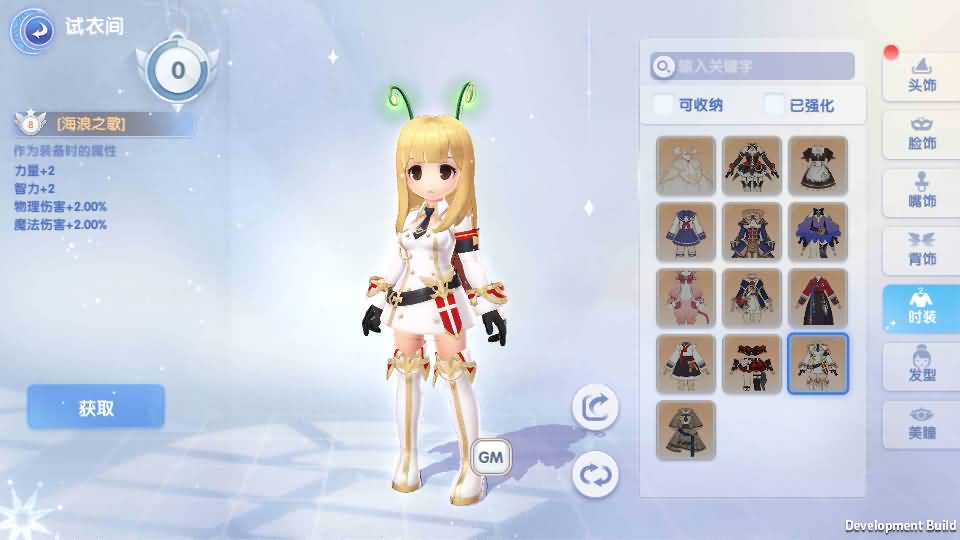The width and height of the screenshot is (960, 540).
Task: Select the highlighted white and gold costume
Action: point(818,364)
